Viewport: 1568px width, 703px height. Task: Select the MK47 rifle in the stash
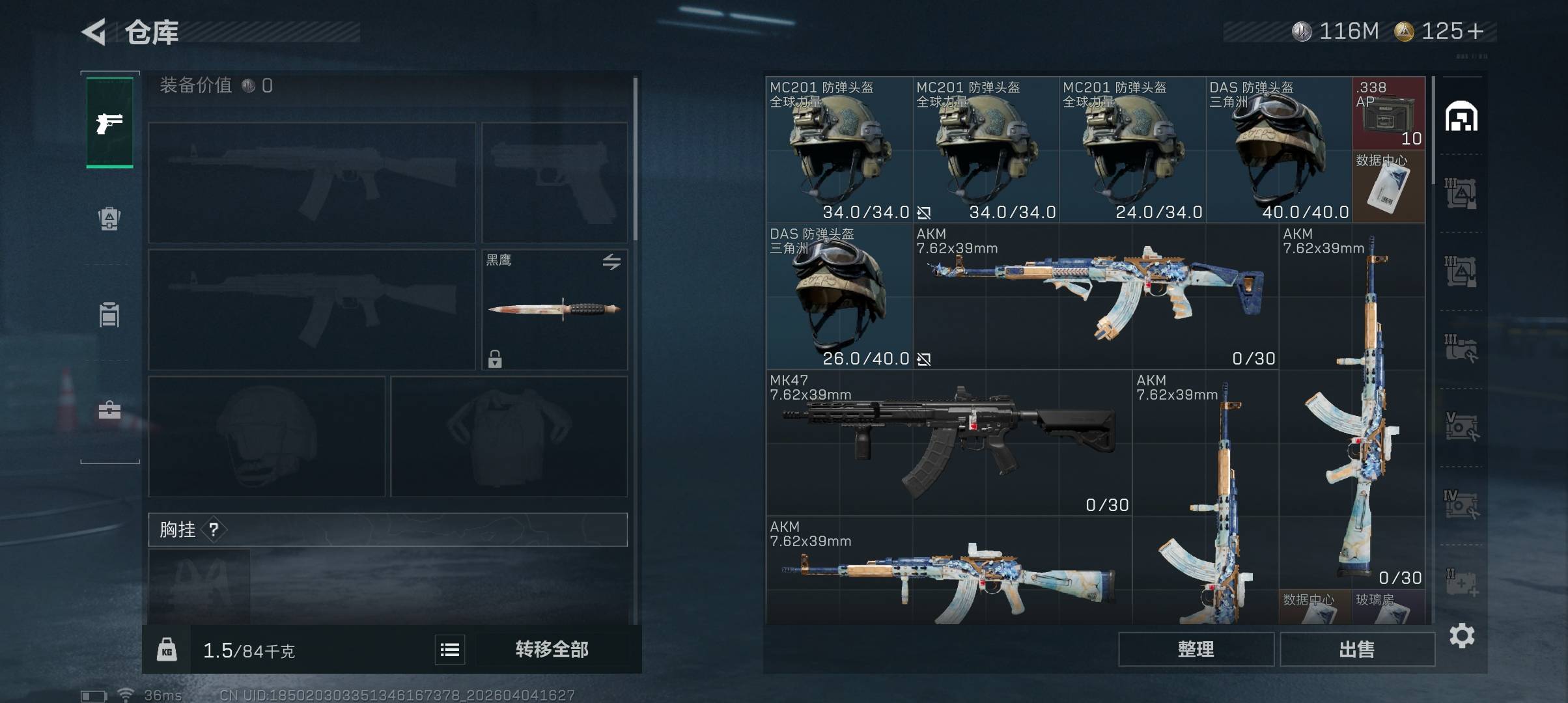click(949, 443)
